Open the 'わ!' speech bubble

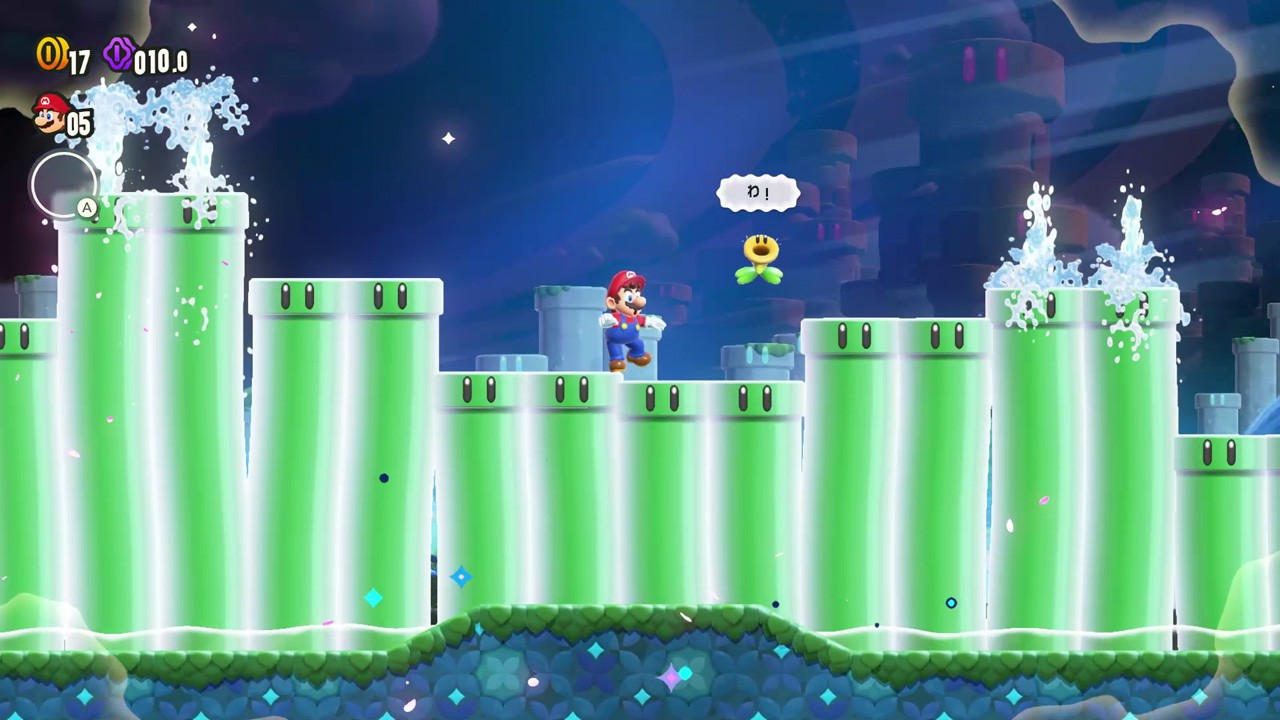click(x=758, y=193)
